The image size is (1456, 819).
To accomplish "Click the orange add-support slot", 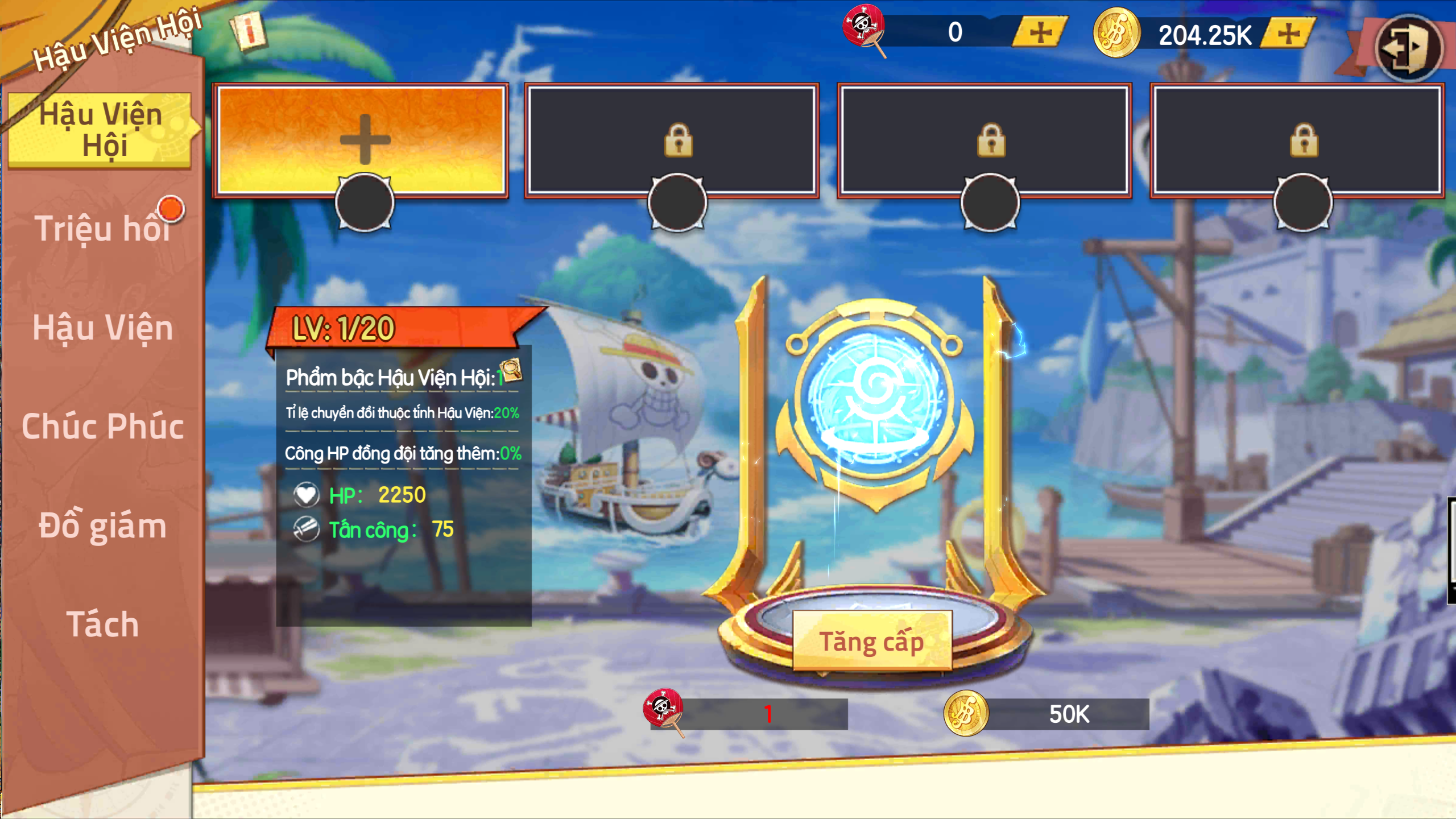I will click(362, 140).
